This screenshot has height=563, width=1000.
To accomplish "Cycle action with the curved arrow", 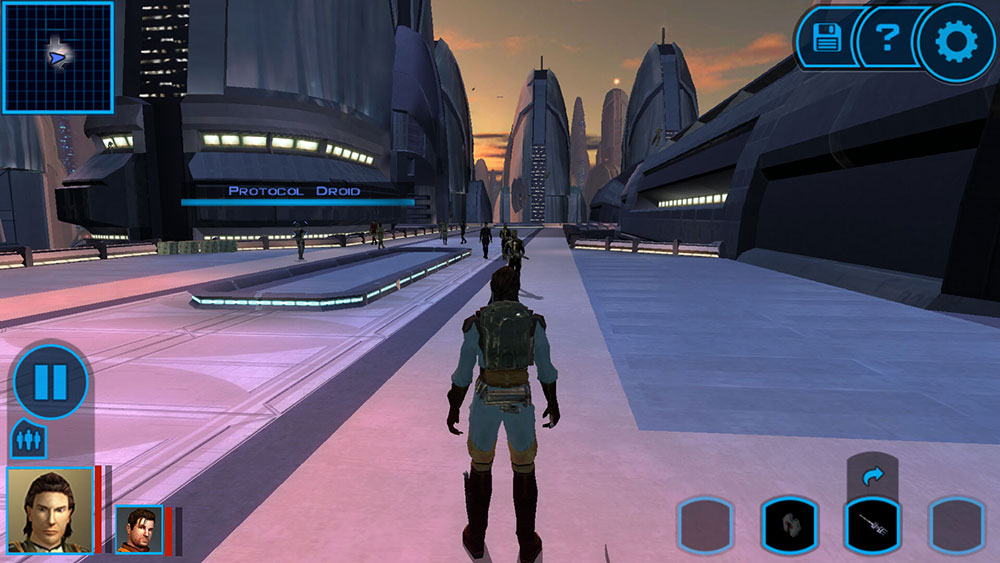I will tap(872, 477).
